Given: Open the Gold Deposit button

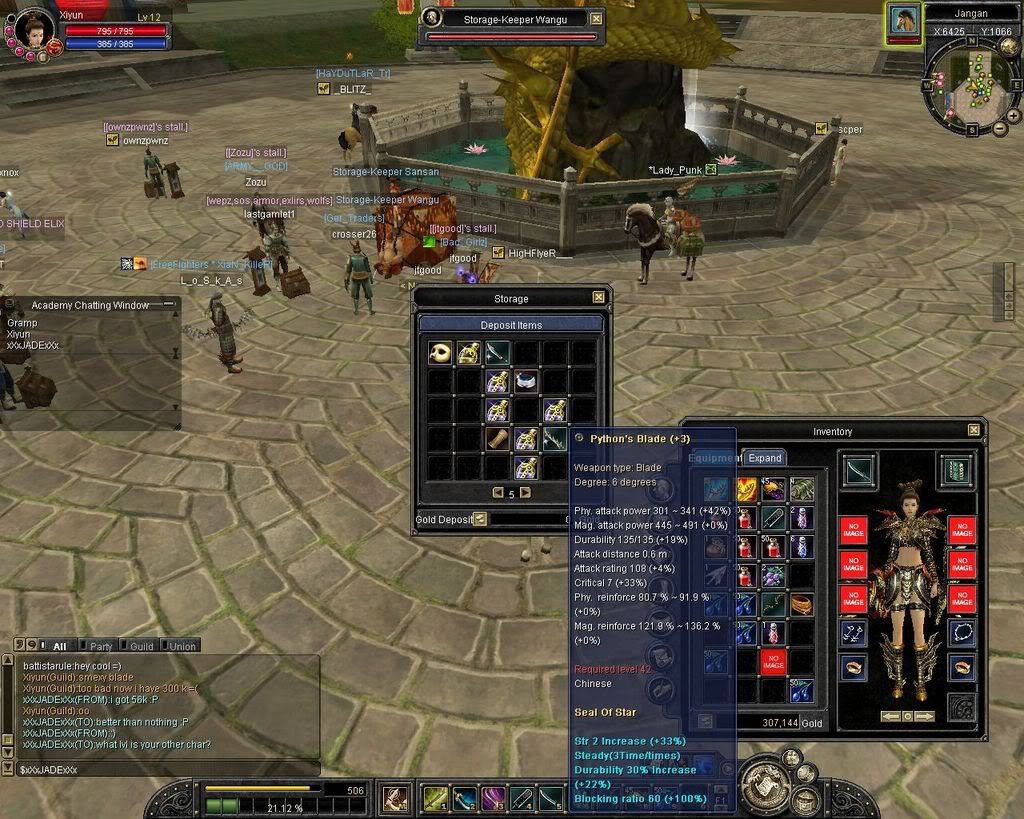Looking at the screenshot, I should 480,519.
